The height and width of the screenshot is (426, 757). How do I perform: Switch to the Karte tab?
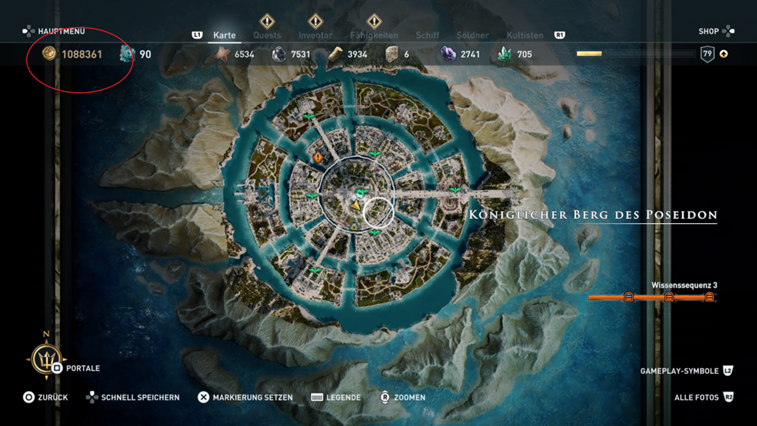coord(224,35)
